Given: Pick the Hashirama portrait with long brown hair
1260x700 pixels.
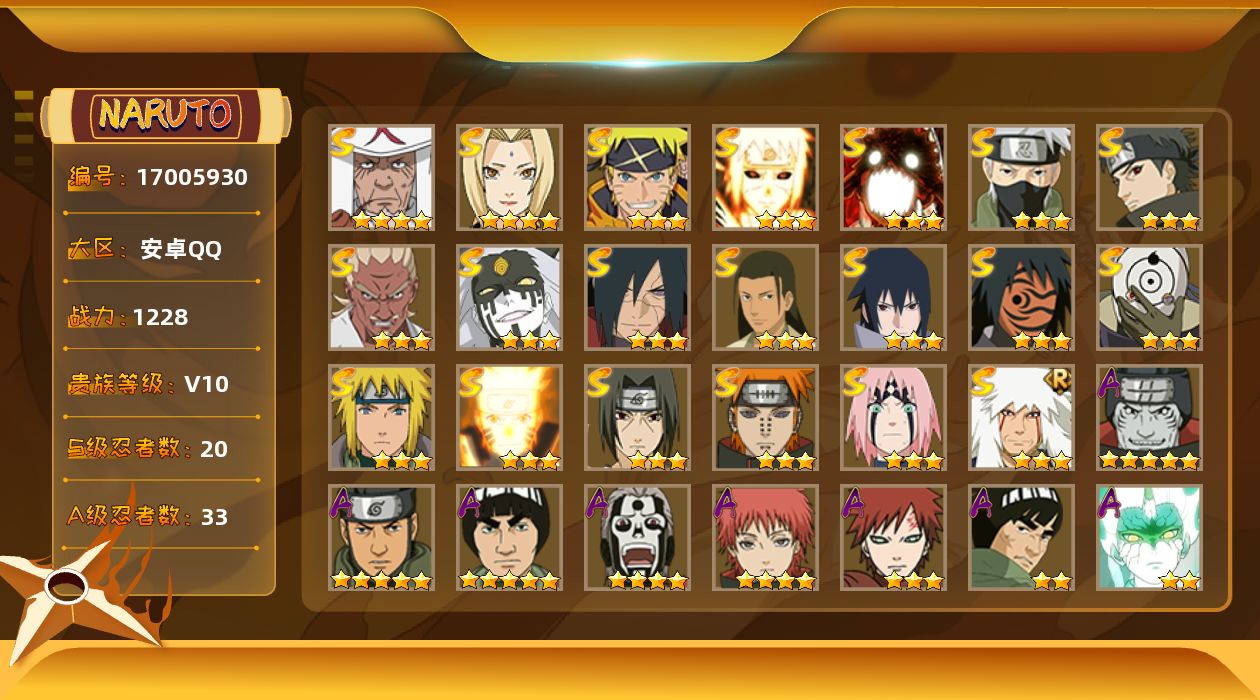Looking at the screenshot, I should [765, 298].
